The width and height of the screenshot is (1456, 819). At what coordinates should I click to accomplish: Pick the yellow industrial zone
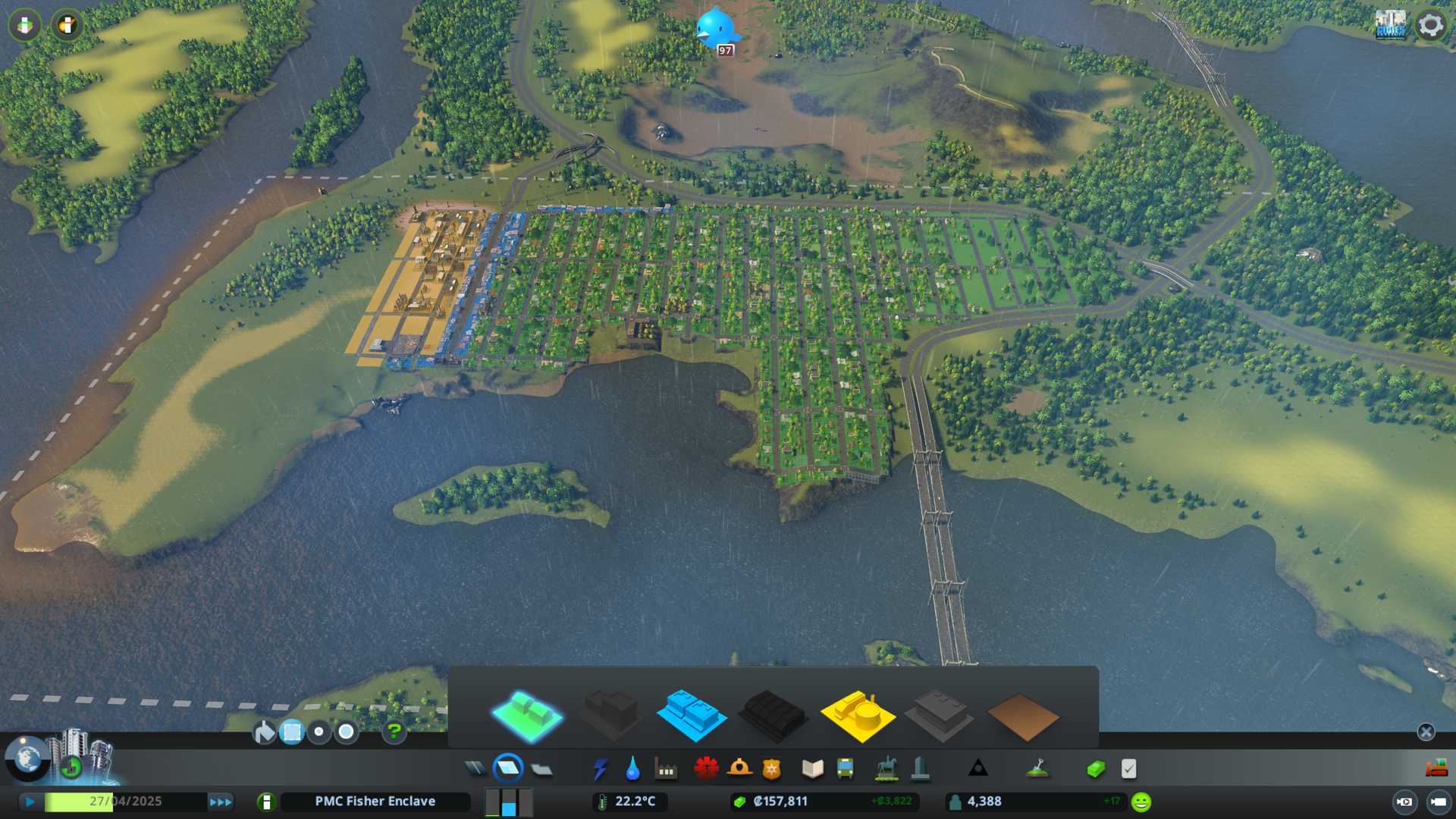tap(857, 716)
